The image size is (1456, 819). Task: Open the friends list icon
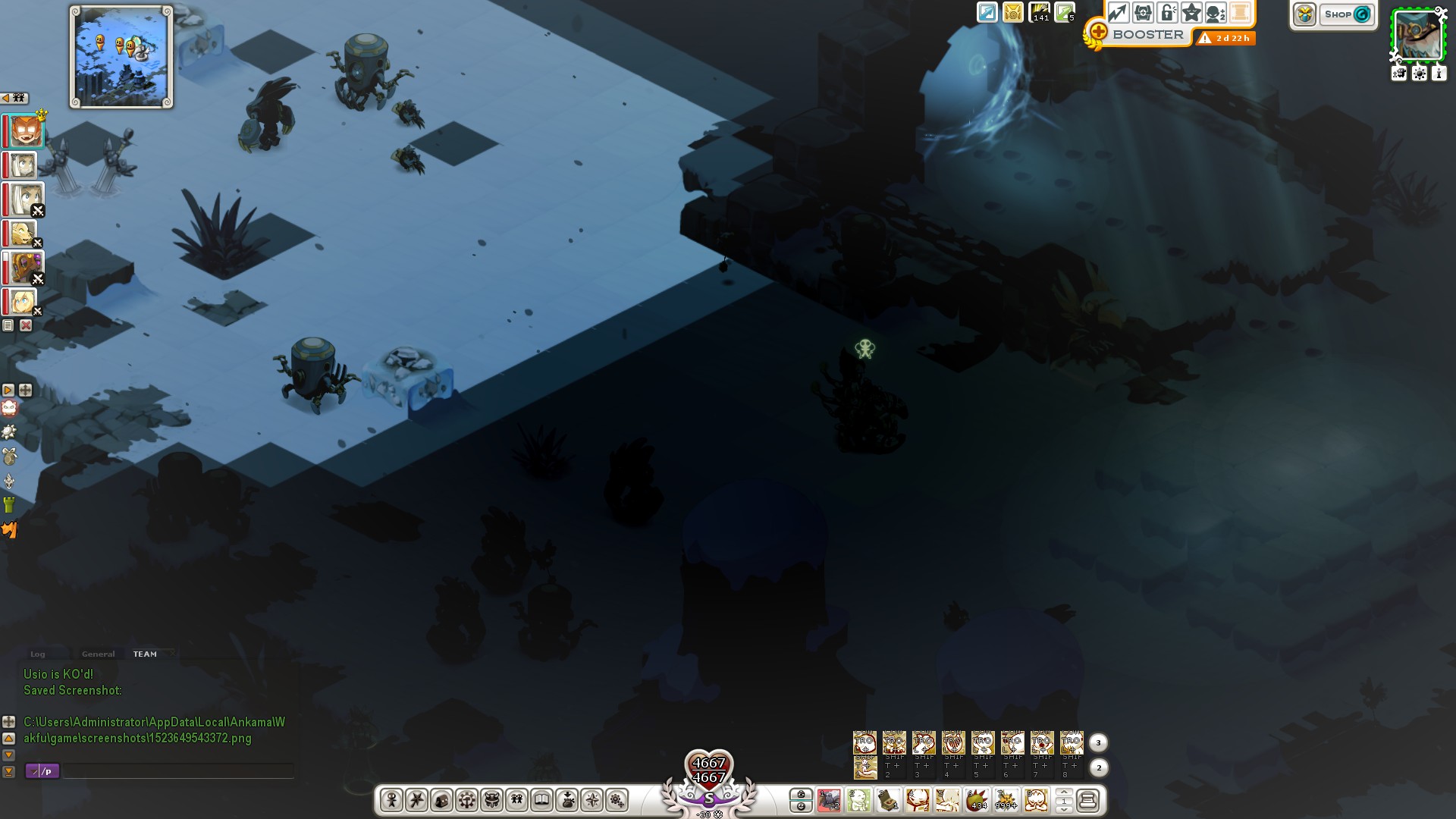[516, 800]
